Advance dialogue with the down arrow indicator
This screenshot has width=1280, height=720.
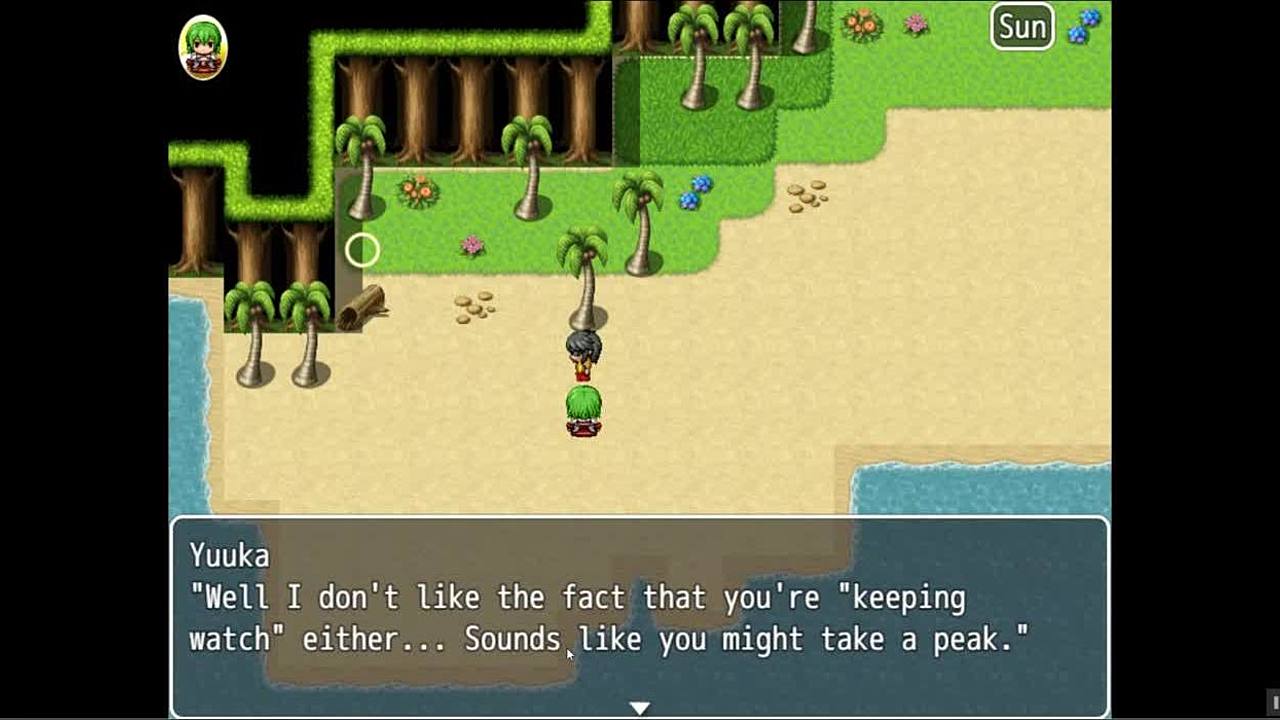[639, 708]
